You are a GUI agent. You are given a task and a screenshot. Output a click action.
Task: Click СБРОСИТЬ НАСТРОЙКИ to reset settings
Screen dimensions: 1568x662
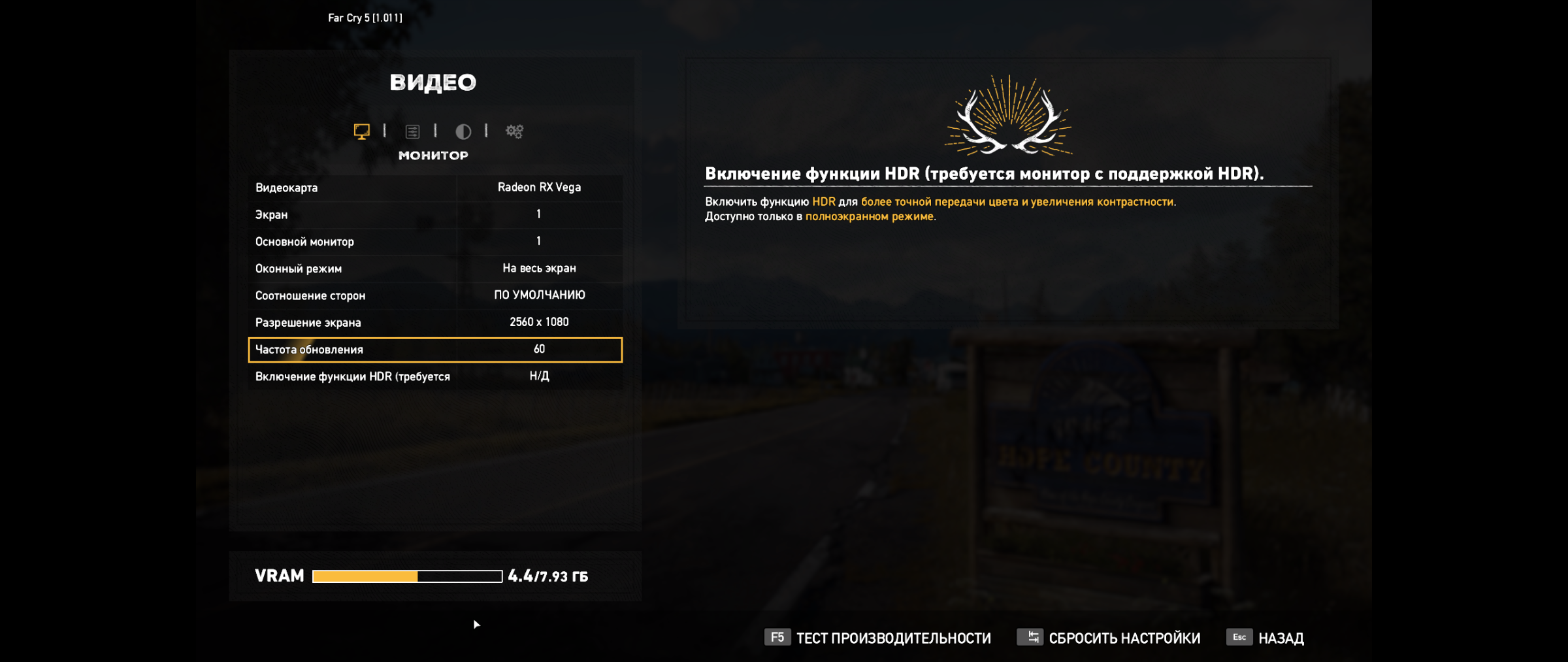1109,638
